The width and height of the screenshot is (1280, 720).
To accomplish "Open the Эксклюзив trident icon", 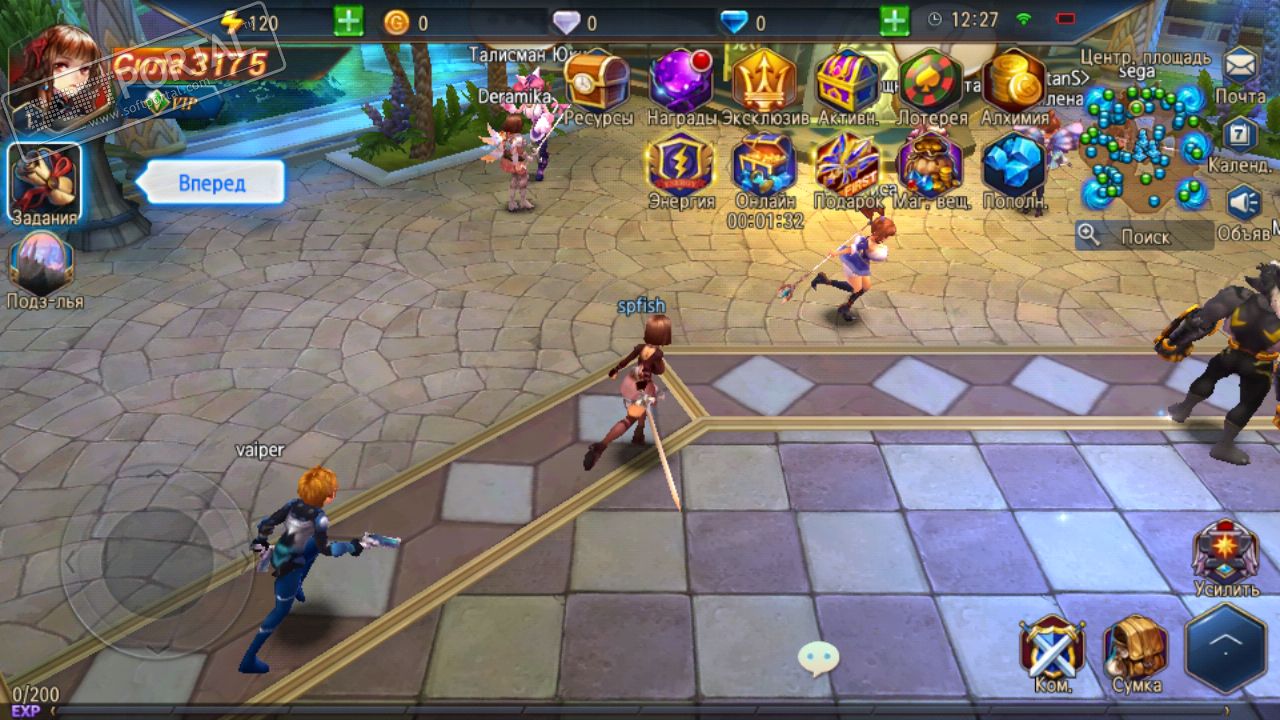I will tap(765, 83).
